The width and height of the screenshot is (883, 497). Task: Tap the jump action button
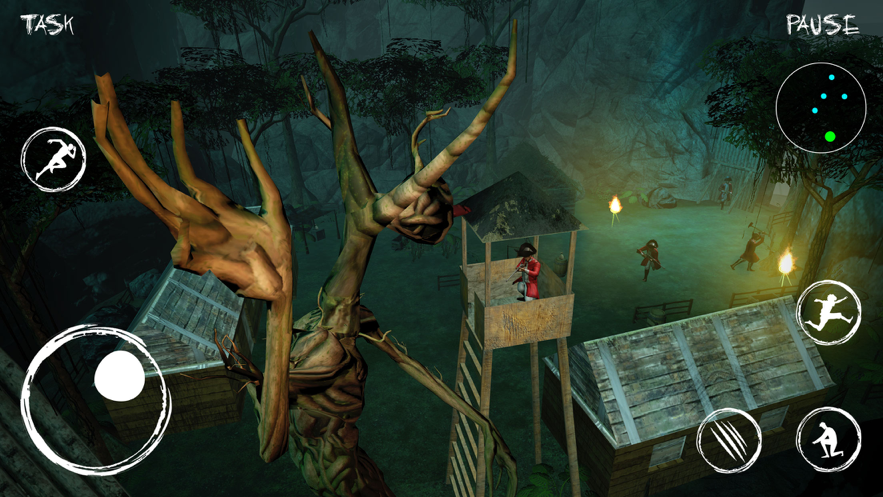pos(829,313)
